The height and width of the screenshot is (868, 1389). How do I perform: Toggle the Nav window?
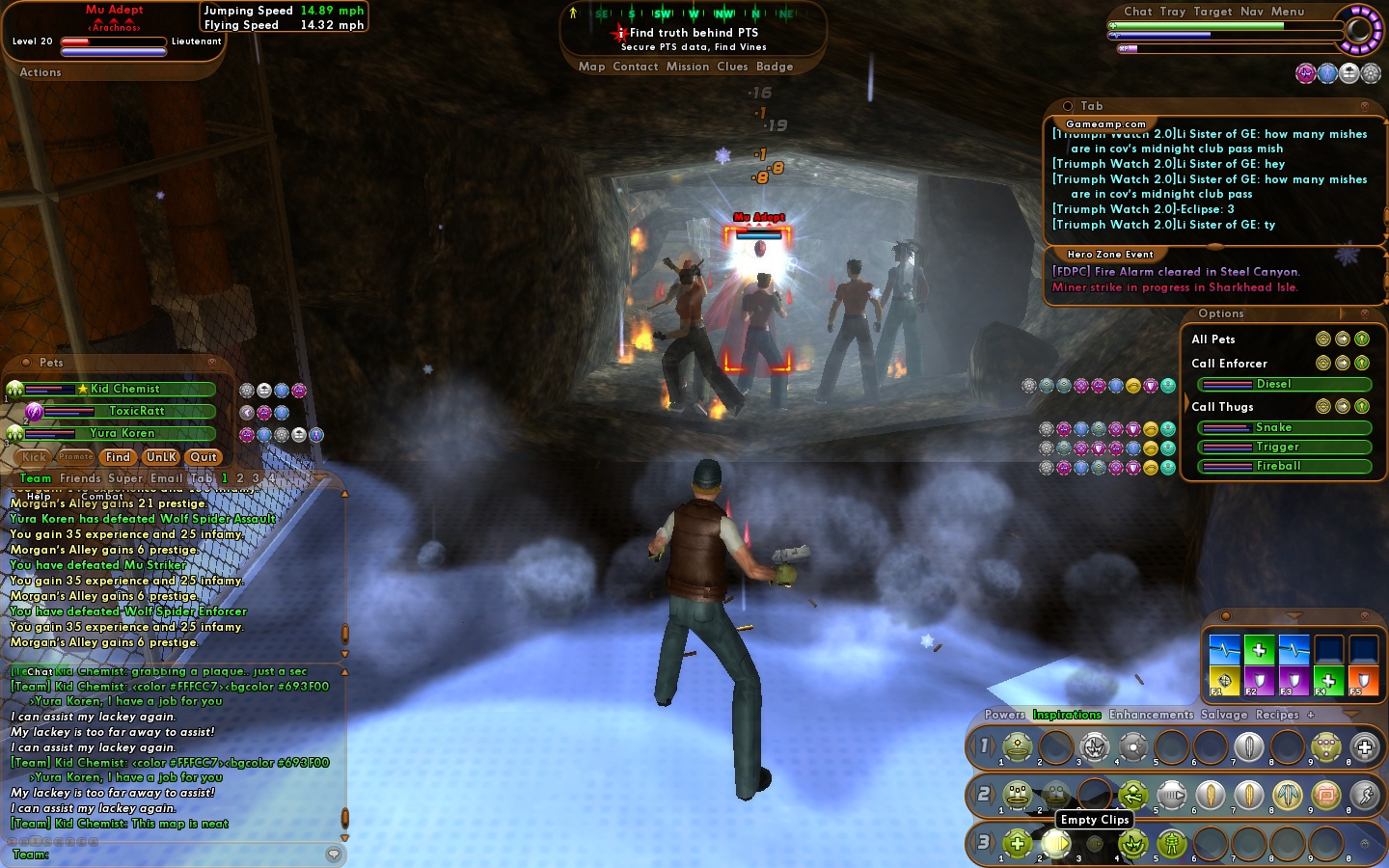[1251, 12]
